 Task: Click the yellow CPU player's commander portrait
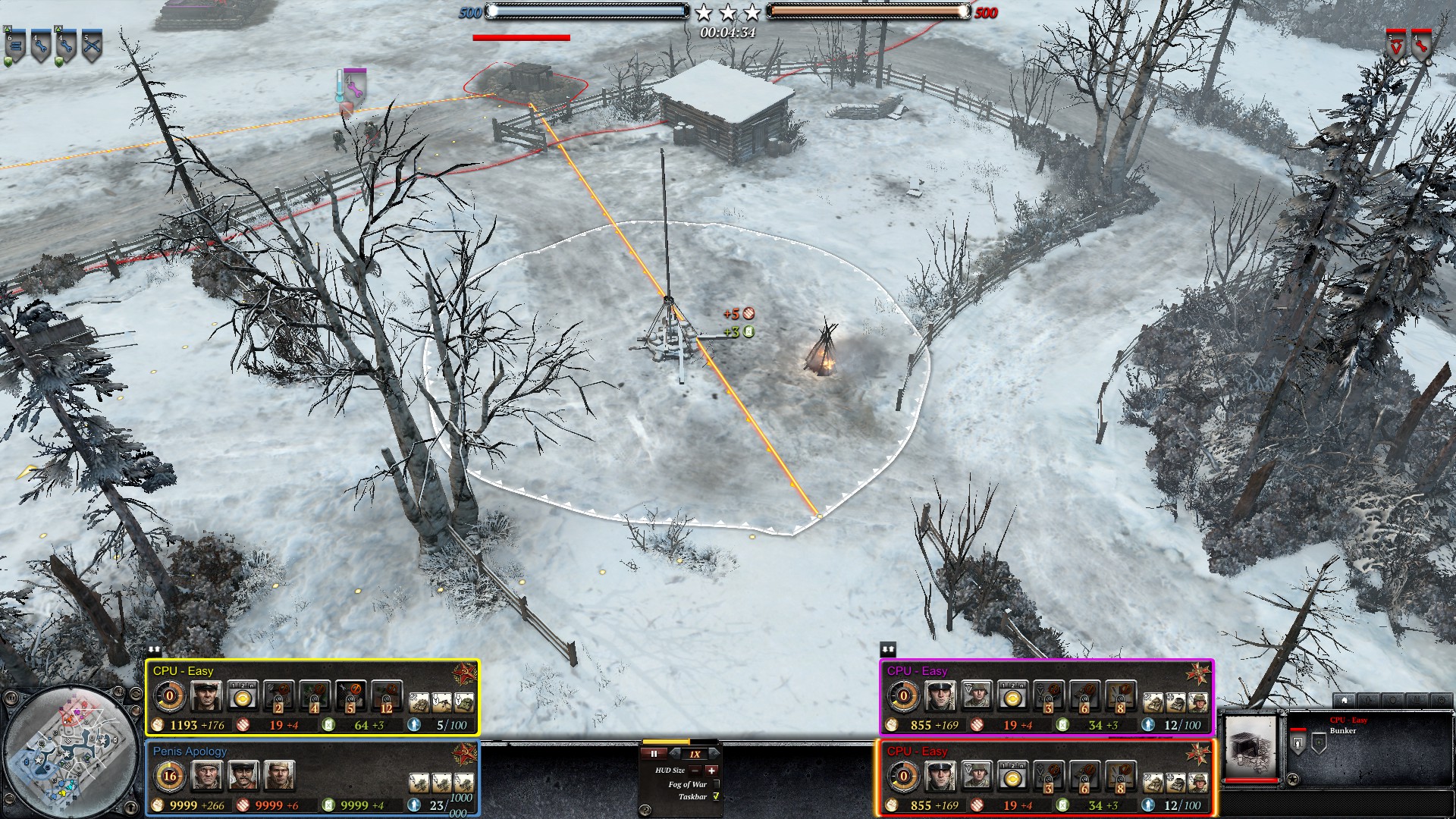pyautogui.click(x=206, y=696)
